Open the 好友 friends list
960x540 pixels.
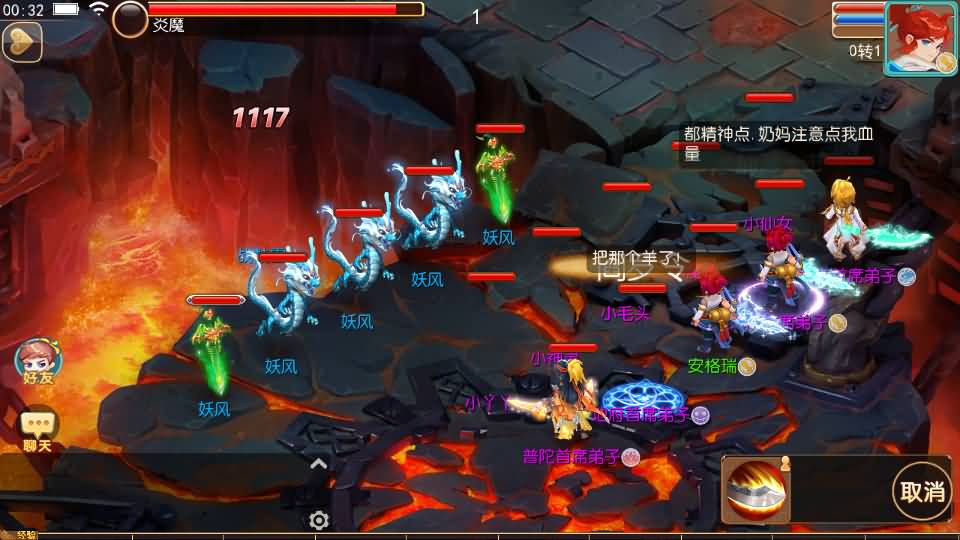34,361
